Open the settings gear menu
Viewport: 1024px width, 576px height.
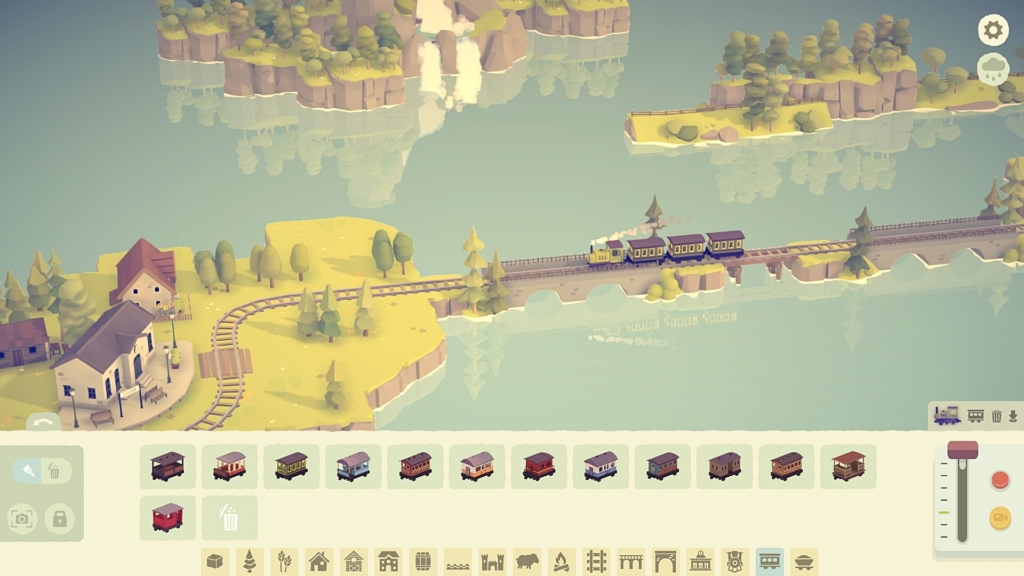pyautogui.click(x=993, y=30)
